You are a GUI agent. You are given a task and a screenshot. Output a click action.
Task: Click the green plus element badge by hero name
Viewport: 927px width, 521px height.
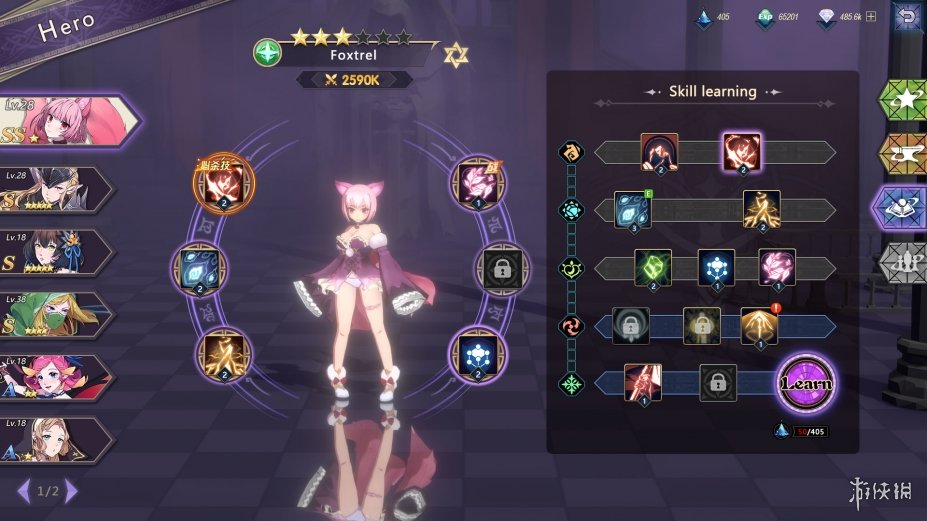[x=268, y=53]
